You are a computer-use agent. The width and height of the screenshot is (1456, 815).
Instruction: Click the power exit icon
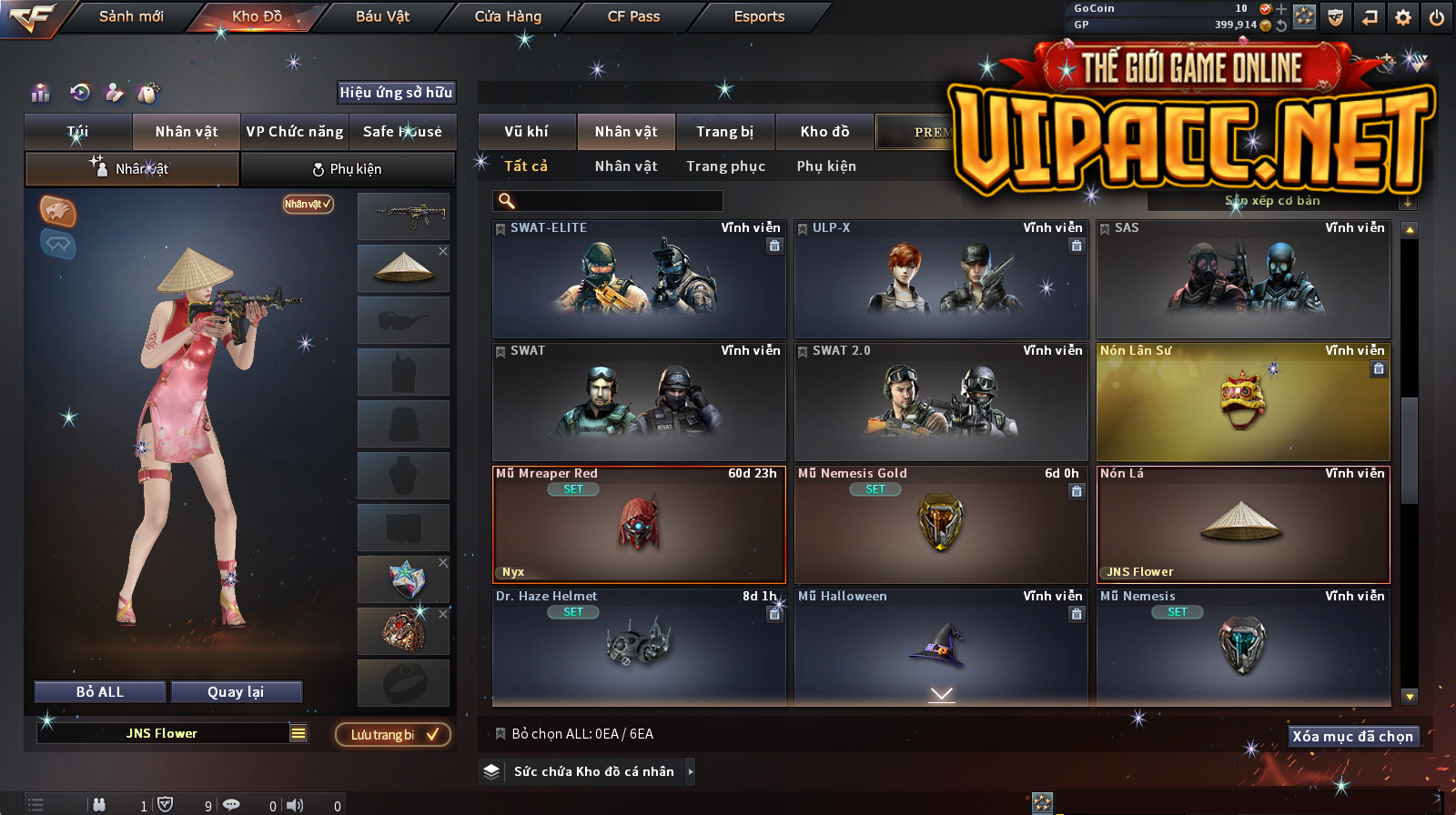tap(1437, 17)
